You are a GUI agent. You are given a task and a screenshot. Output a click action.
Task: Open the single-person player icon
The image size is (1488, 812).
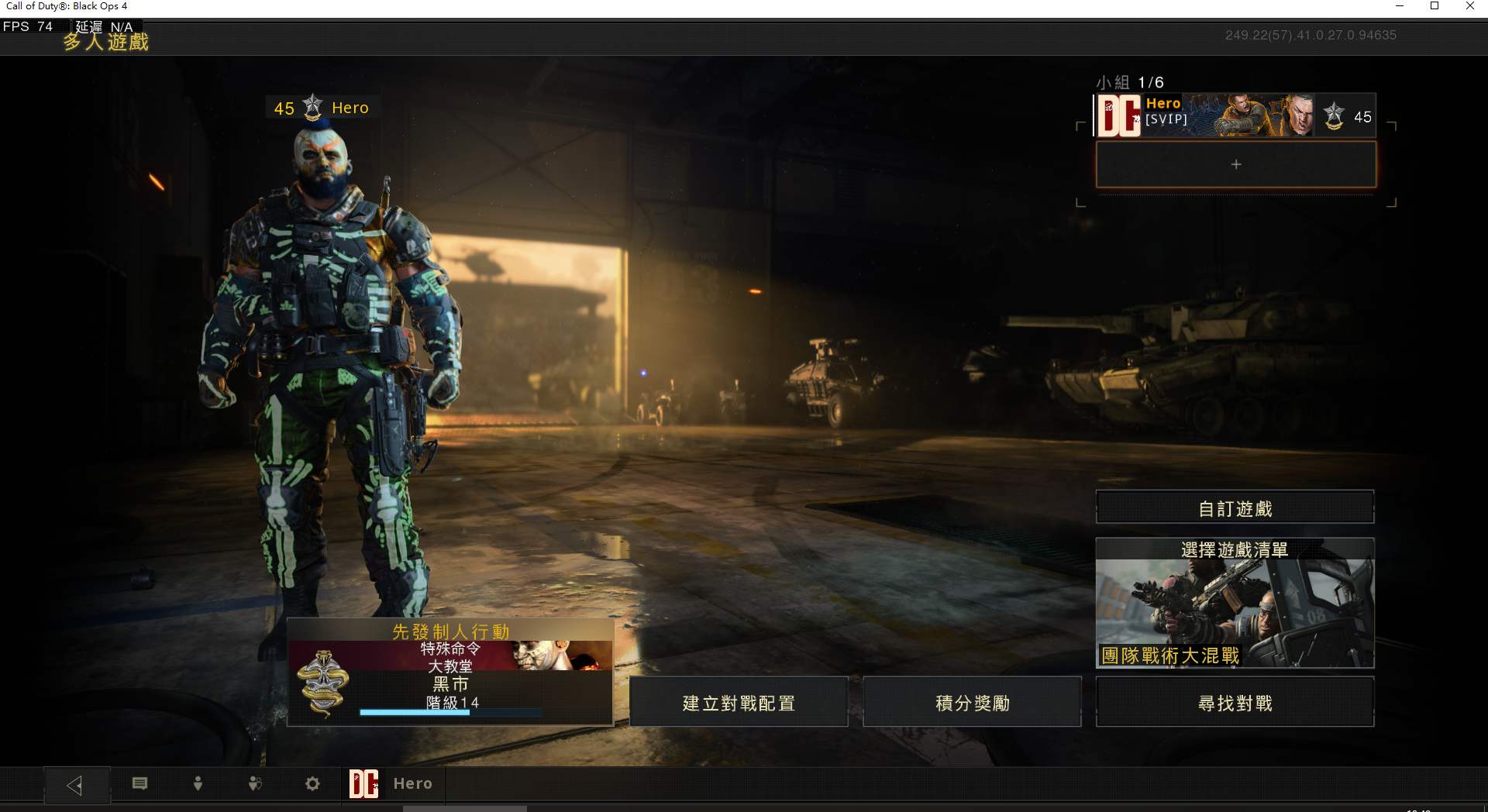coord(198,783)
